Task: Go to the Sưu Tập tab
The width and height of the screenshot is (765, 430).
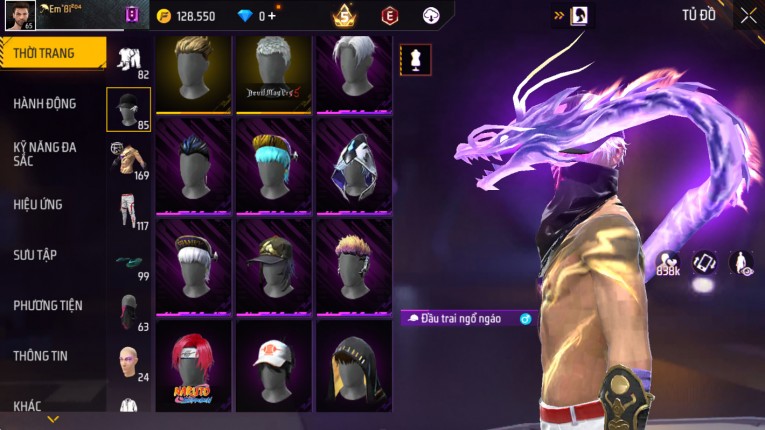Action: pos(35,255)
